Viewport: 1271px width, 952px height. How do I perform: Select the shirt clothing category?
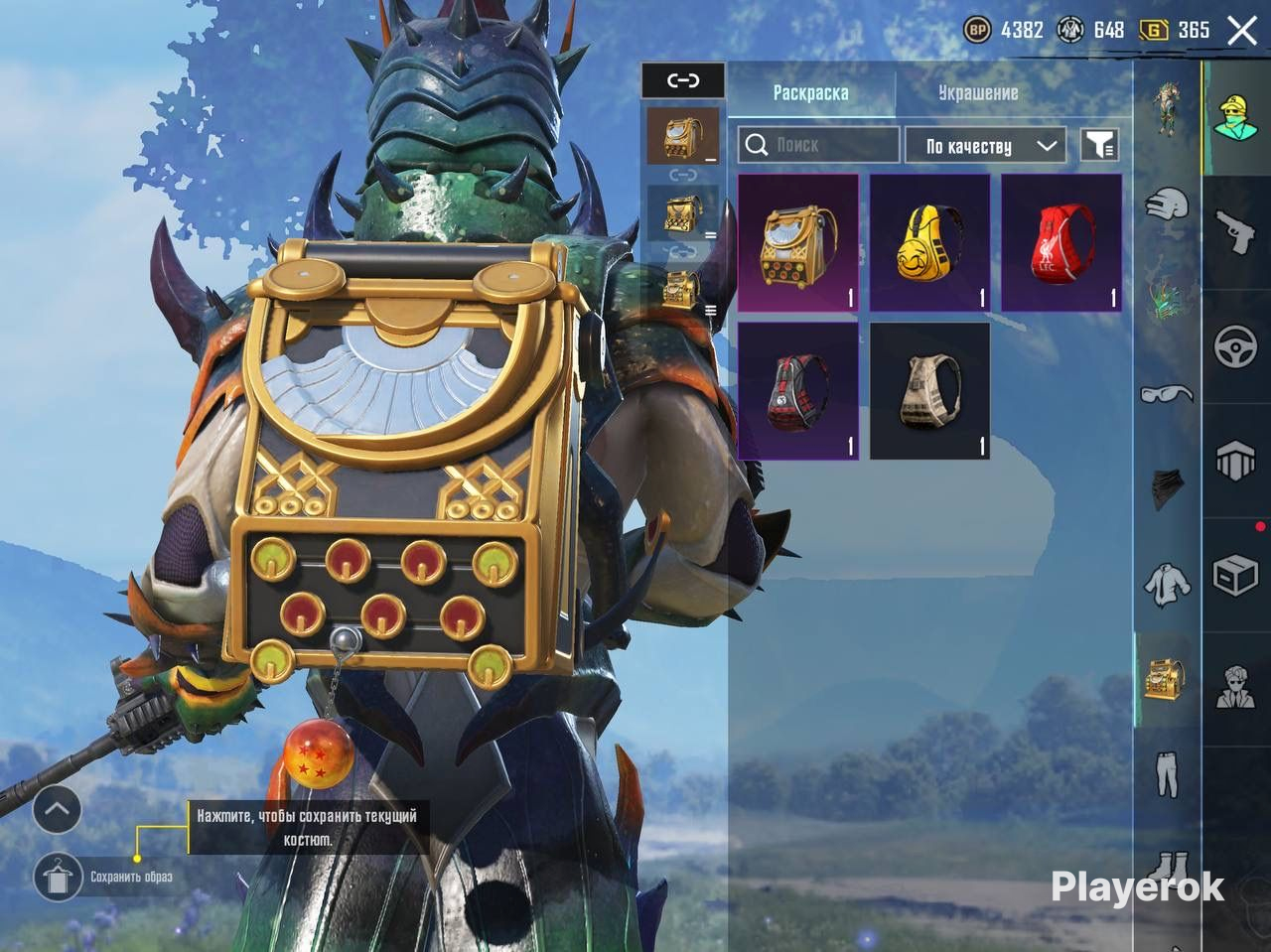[x=1167, y=584]
